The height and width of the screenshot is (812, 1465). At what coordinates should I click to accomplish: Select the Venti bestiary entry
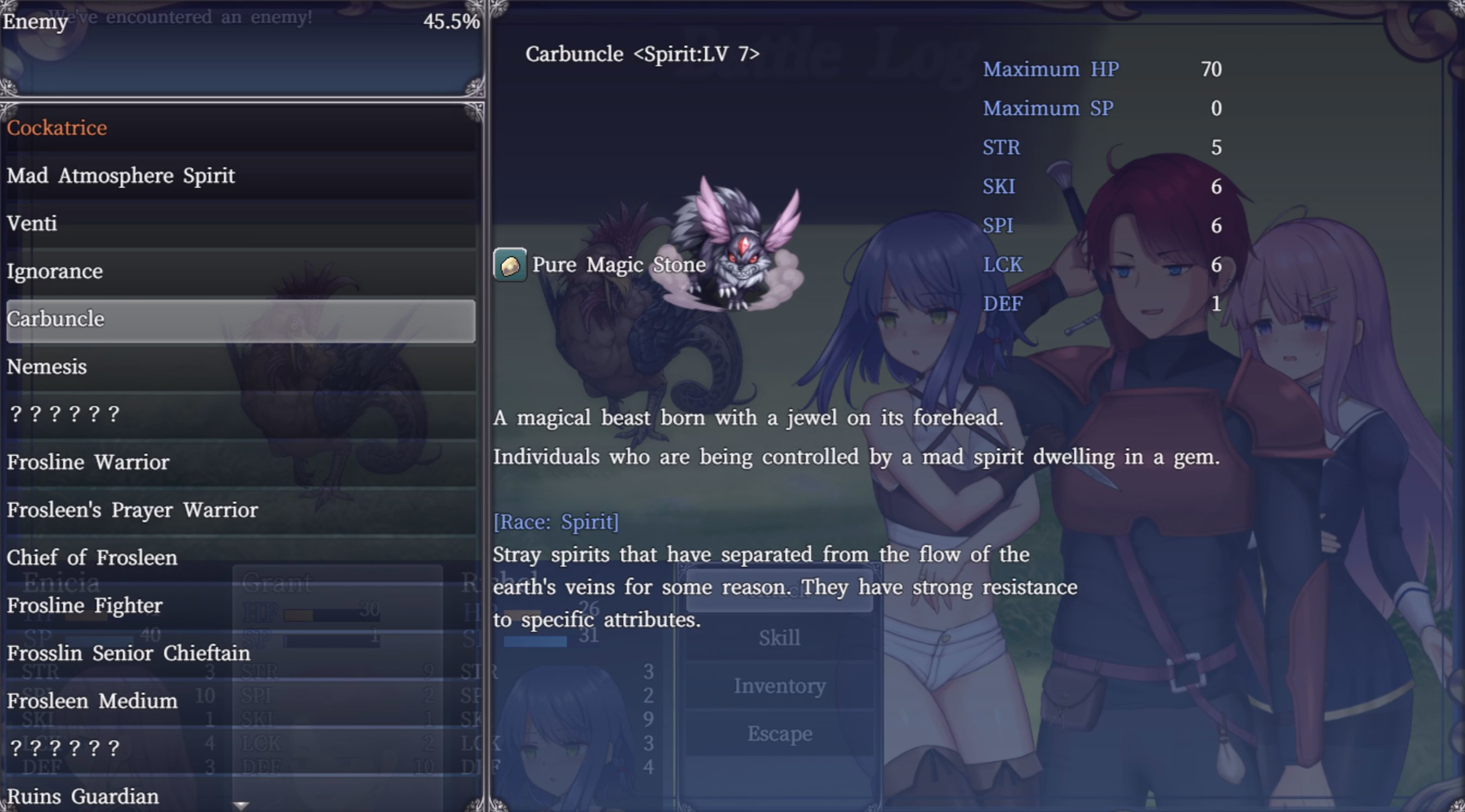pyautogui.click(x=32, y=224)
